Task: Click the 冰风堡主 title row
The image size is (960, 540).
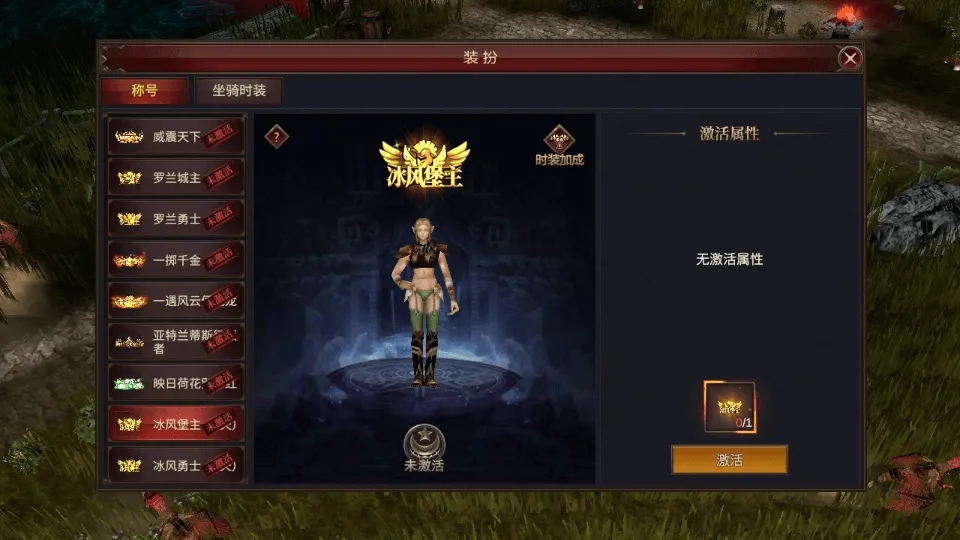Action: 176,424
